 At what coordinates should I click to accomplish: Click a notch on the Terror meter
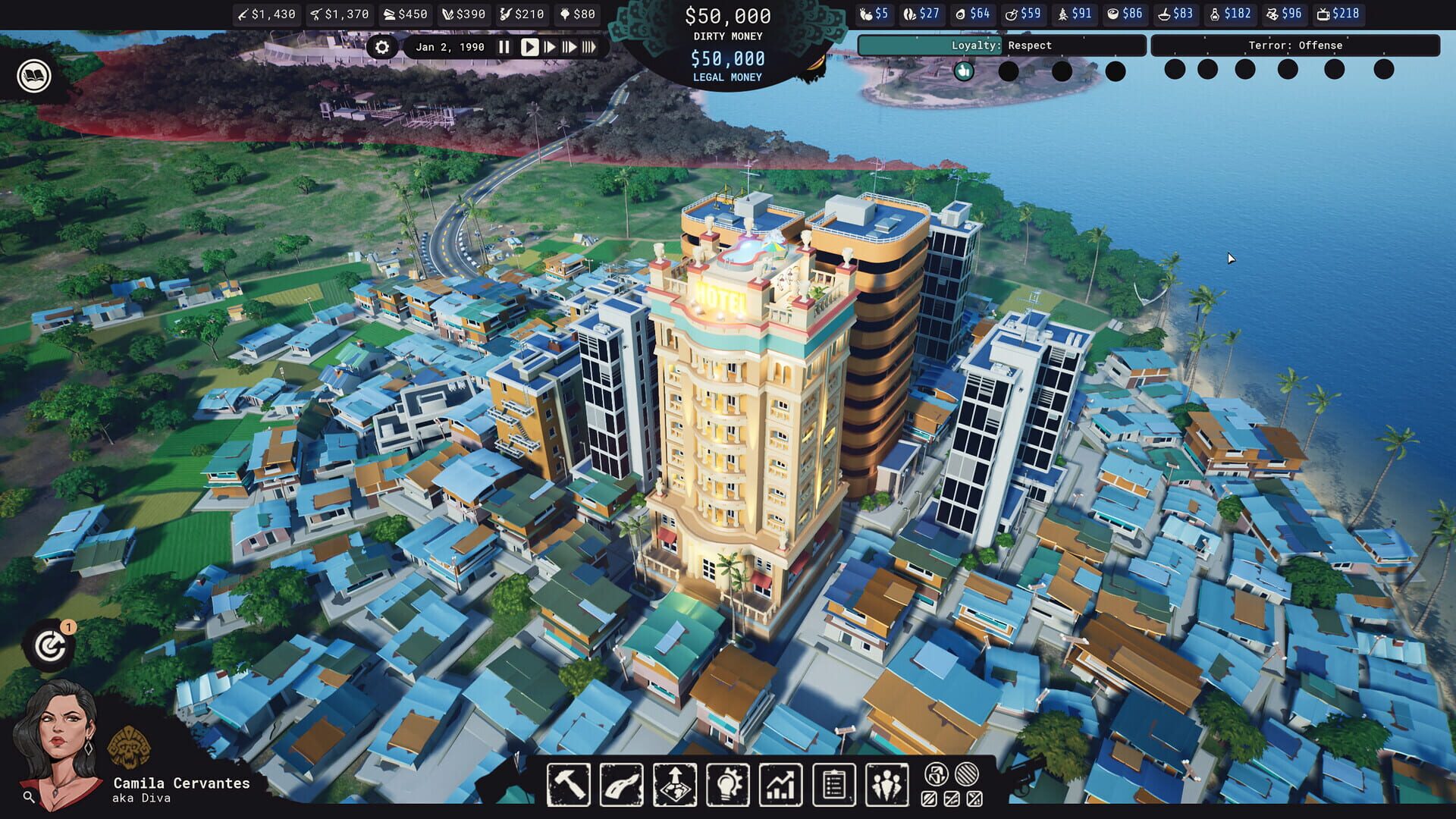click(x=1175, y=71)
